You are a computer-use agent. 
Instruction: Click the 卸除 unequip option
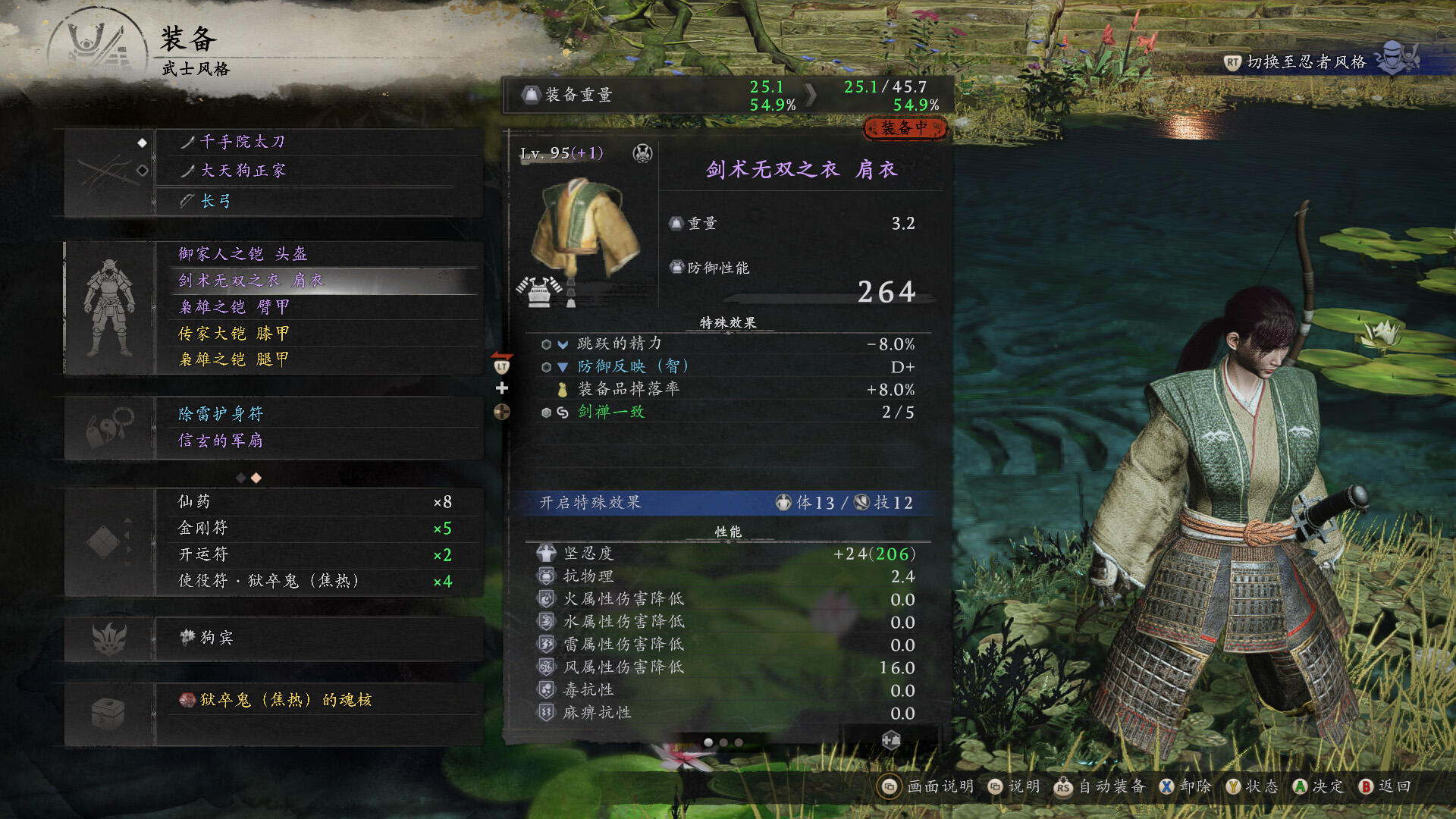pyautogui.click(x=1186, y=787)
